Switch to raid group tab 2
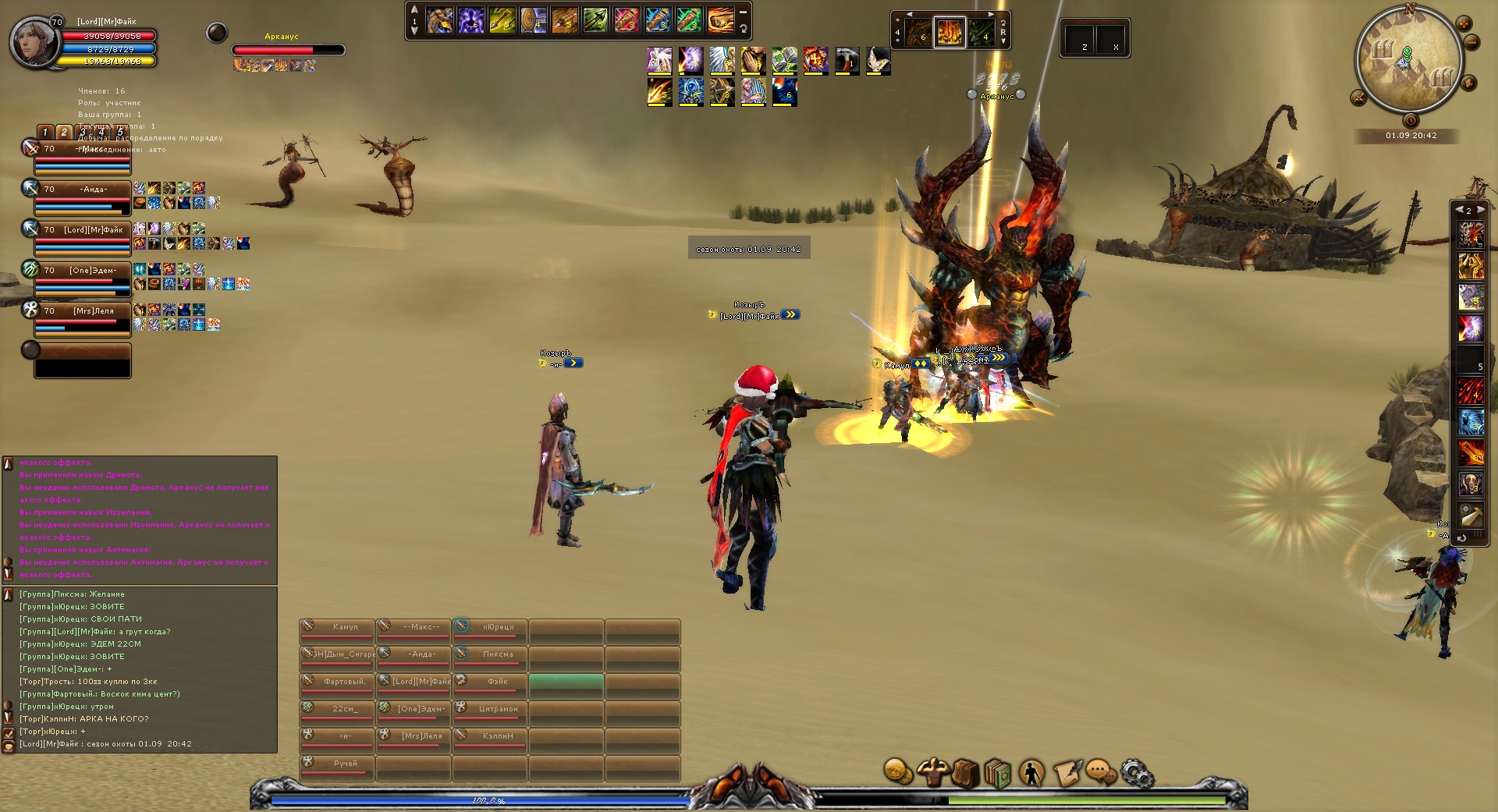 coord(64,133)
